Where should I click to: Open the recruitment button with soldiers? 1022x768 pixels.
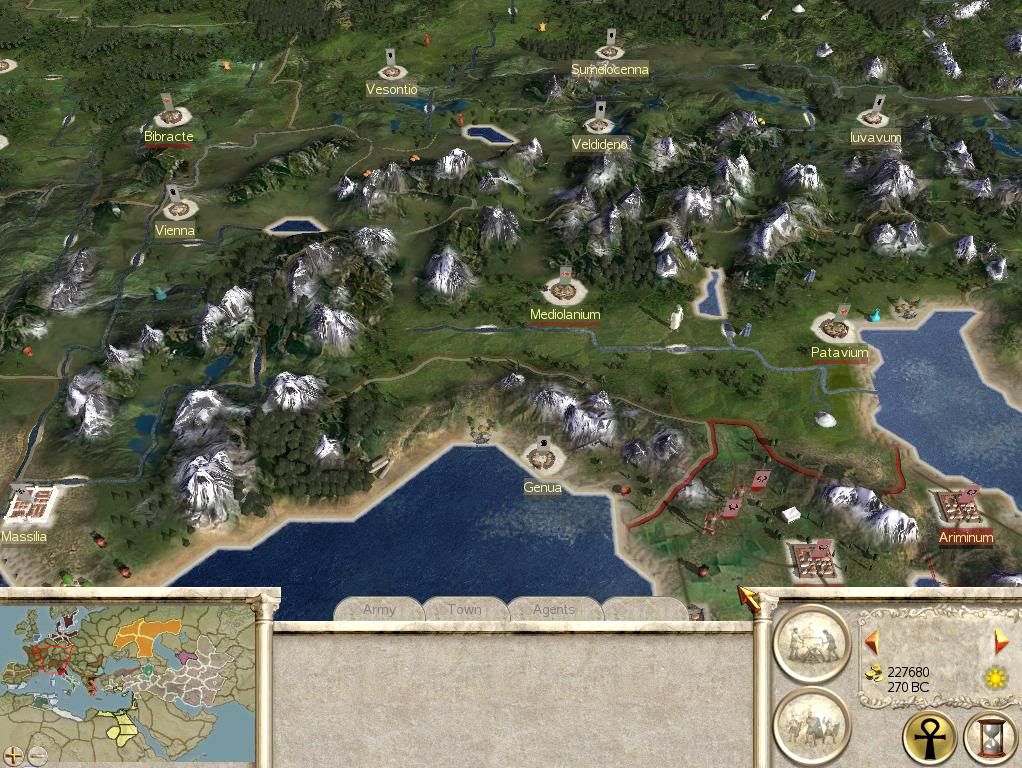click(811, 725)
